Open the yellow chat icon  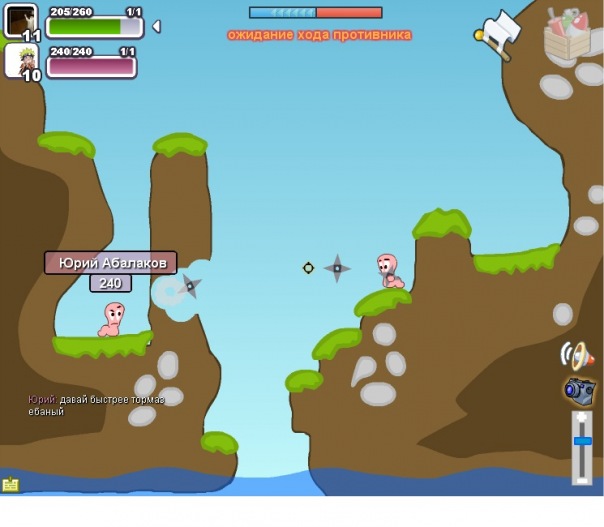[x=11, y=485]
